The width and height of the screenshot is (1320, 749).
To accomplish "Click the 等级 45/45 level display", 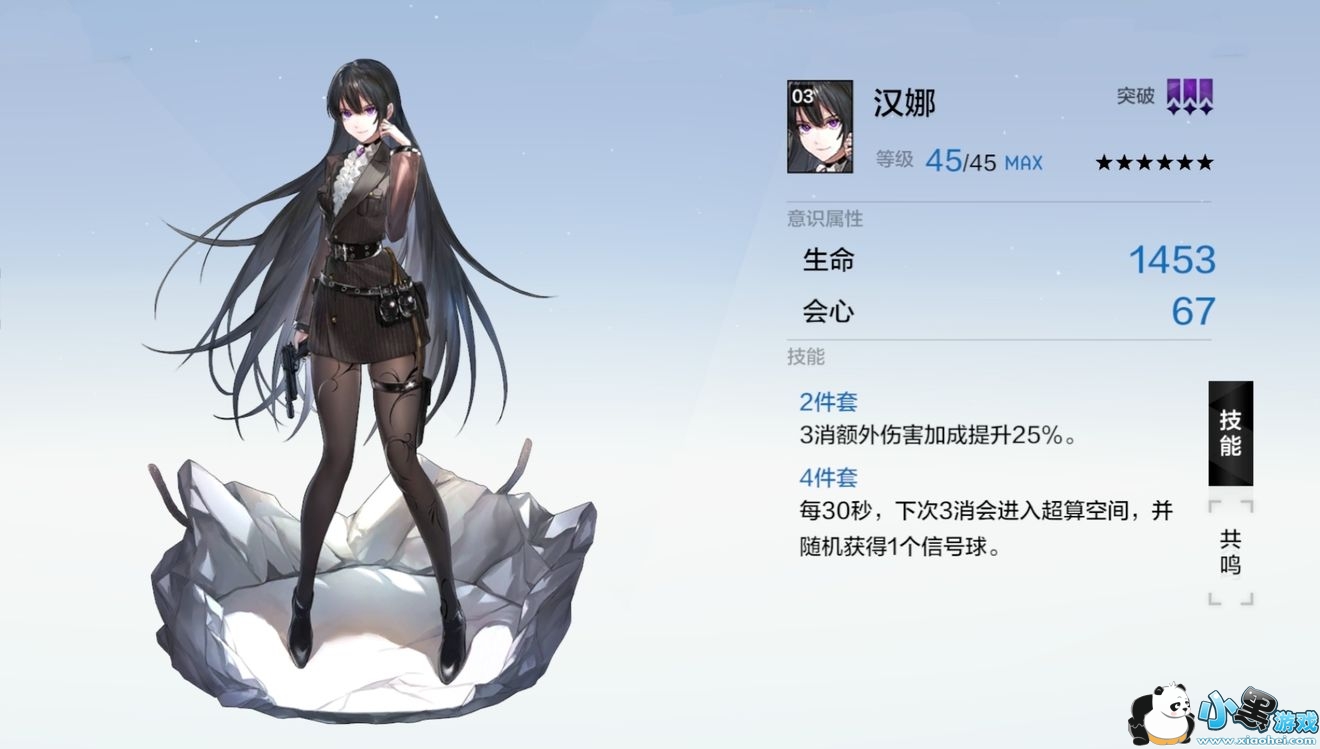I will point(960,161).
